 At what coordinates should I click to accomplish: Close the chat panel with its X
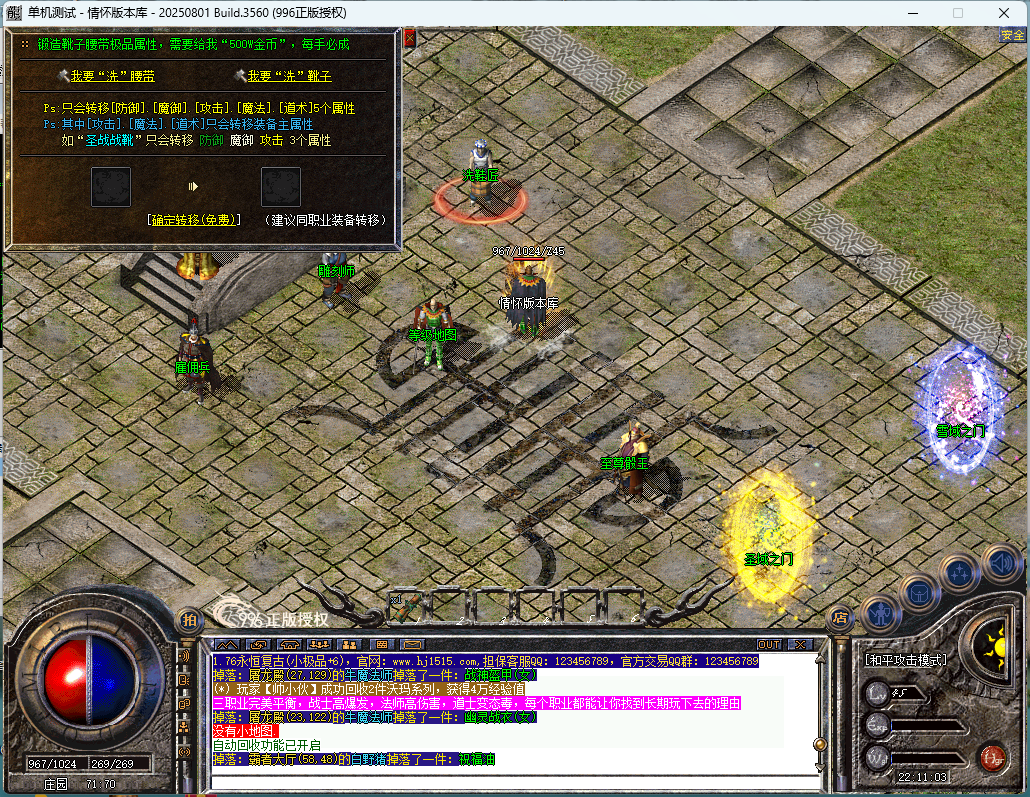[x=798, y=644]
